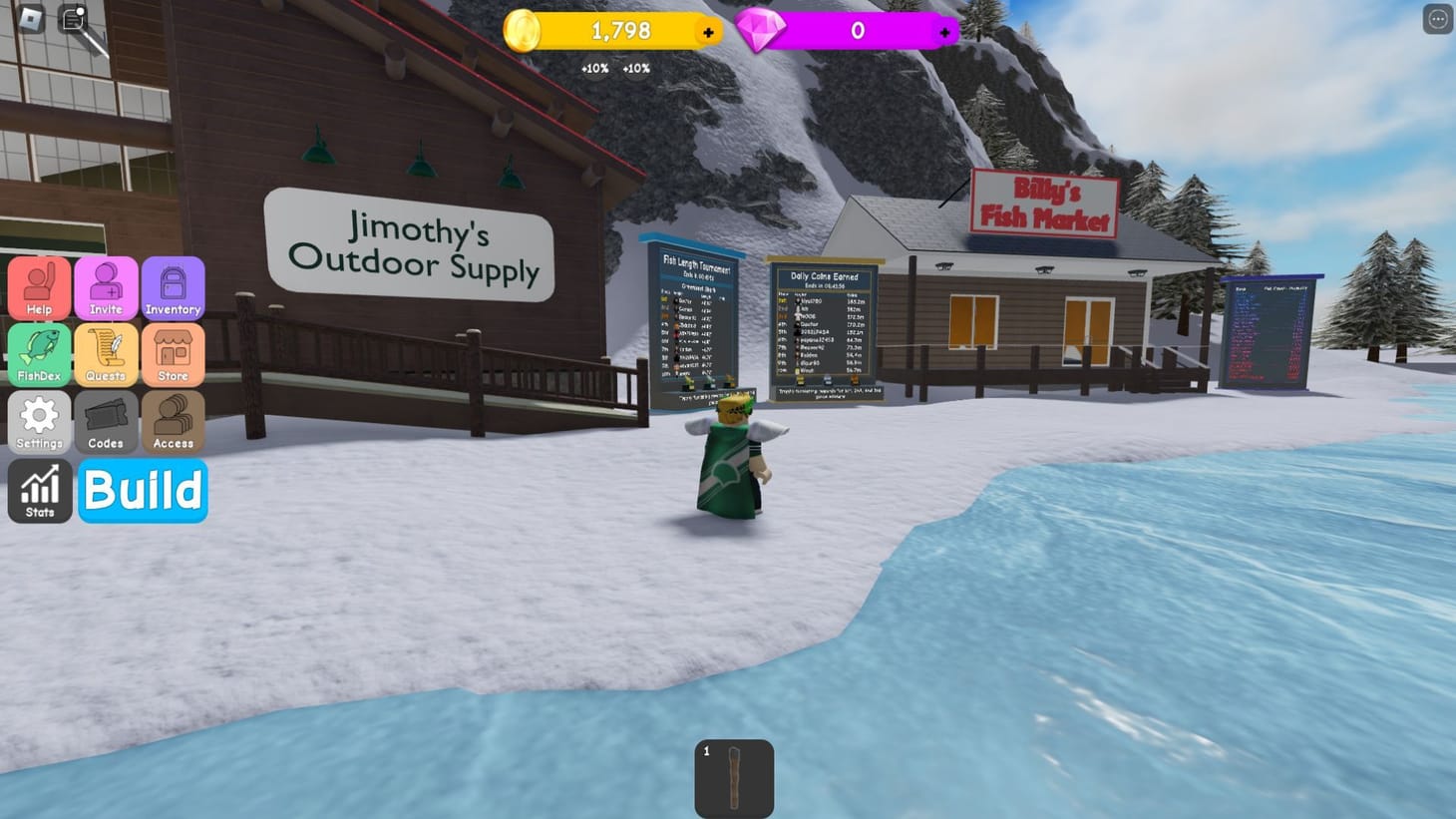
Task: Click the +10% coin boost indicator
Action: pyautogui.click(x=593, y=68)
